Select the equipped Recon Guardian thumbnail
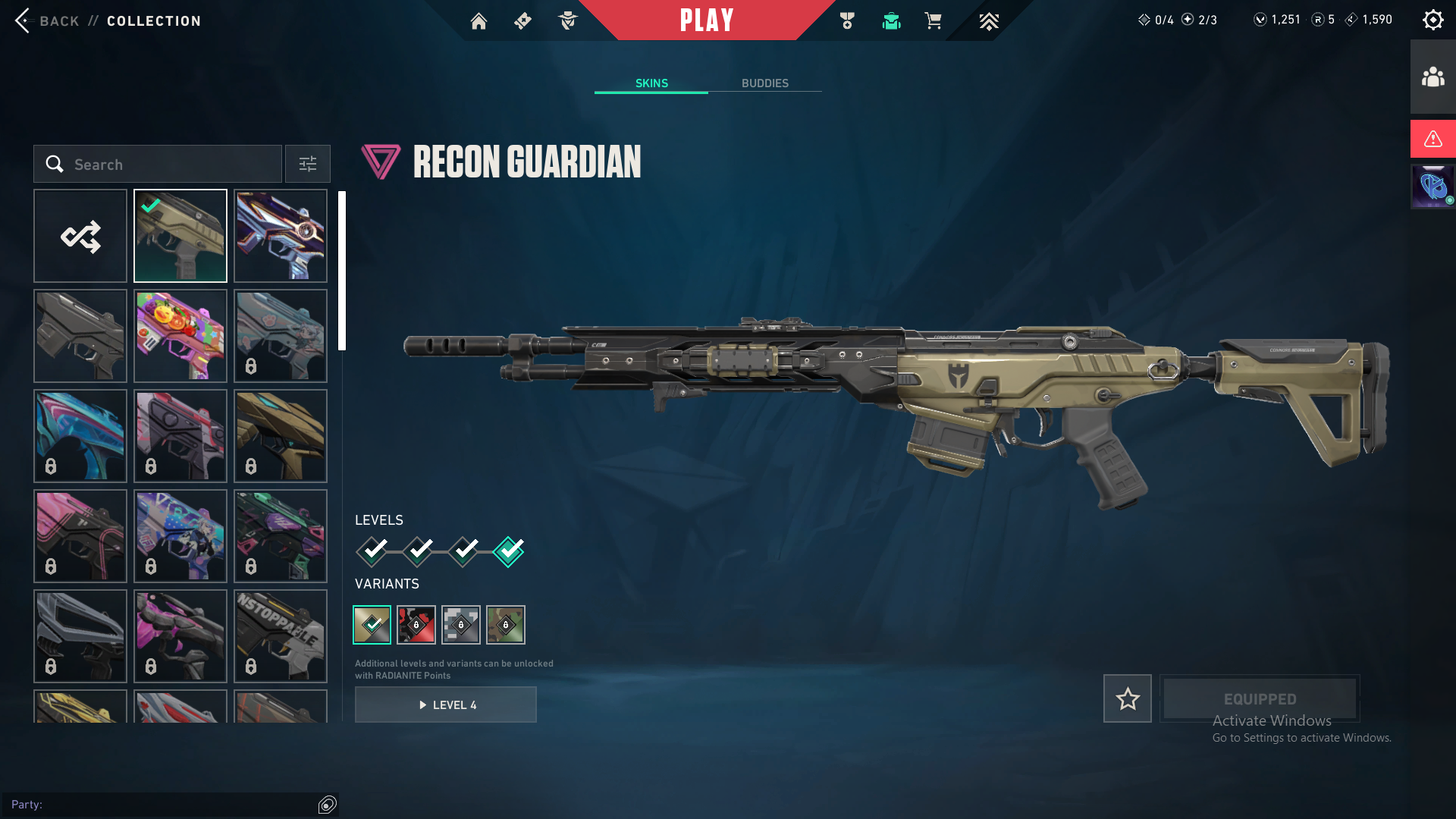The width and height of the screenshot is (1456, 819). [x=180, y=236]
